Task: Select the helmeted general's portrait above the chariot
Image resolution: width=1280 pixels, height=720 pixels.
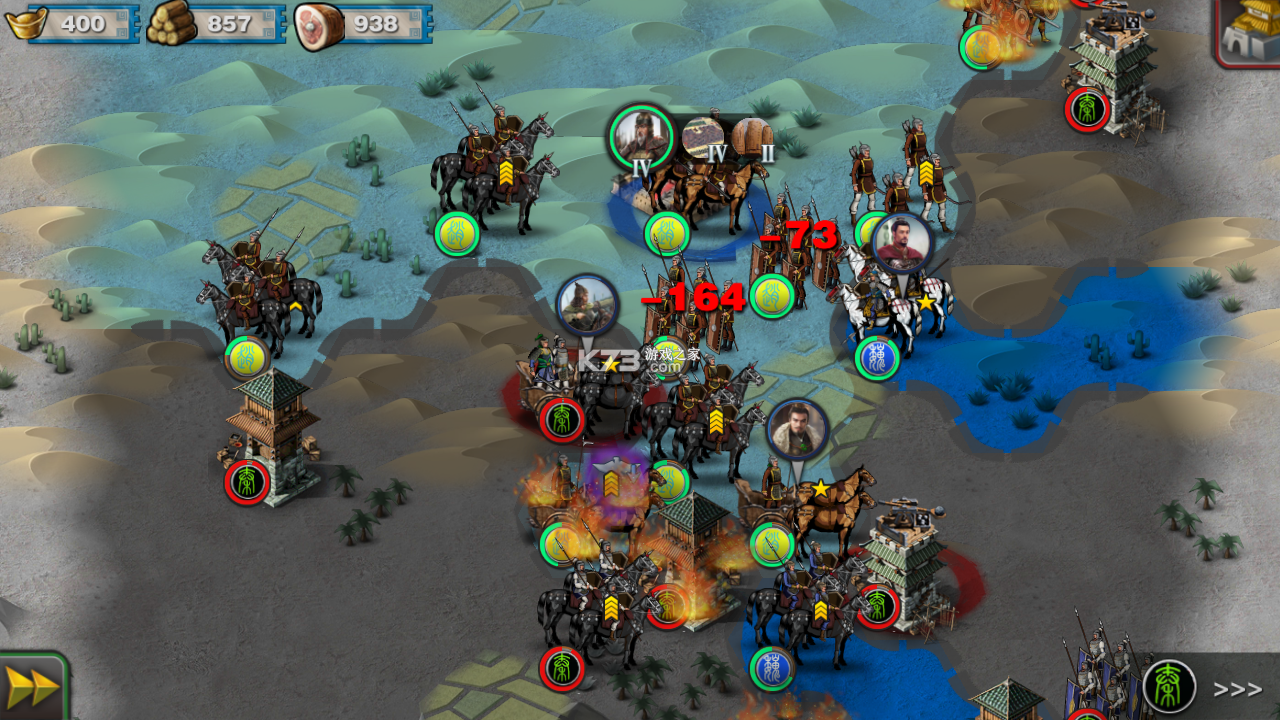Action: click(x=587, y=305)
